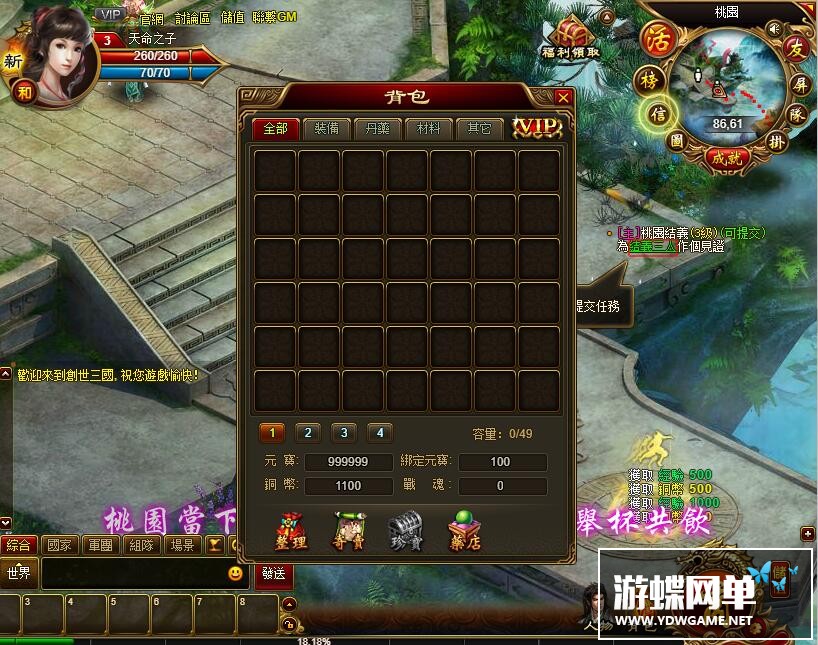
Task: Open the 成就 achievements panel
Action: pyautogui.click(x=725, y=158)
